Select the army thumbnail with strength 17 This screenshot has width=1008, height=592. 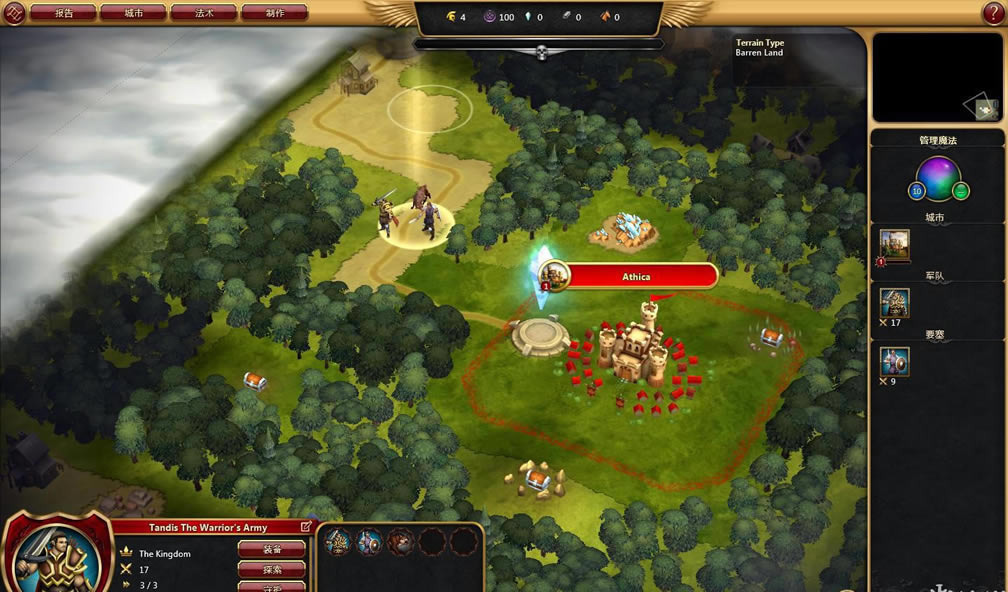click(x=894, y=303)
